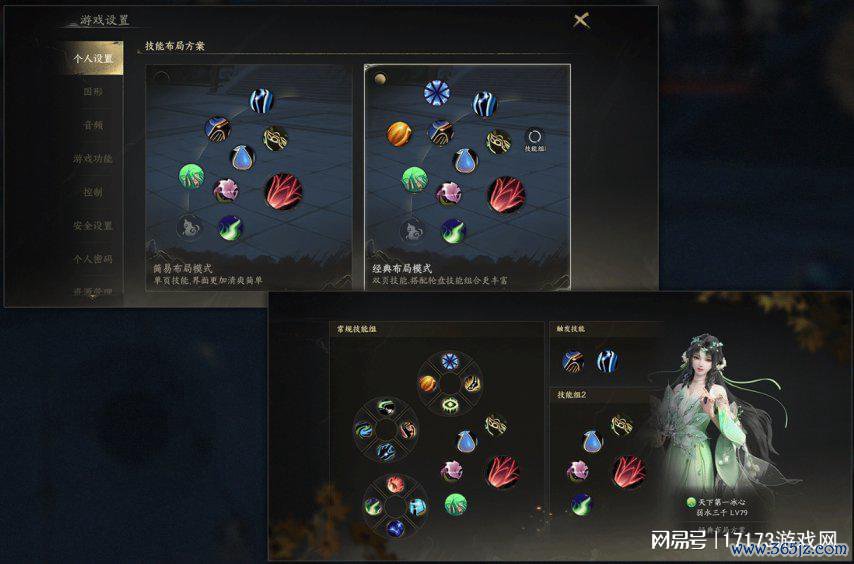The height and width of the screenshot is (564, 854).
Task: Switch to the 图形 settings tab
Action: click(x=93, y=92)
